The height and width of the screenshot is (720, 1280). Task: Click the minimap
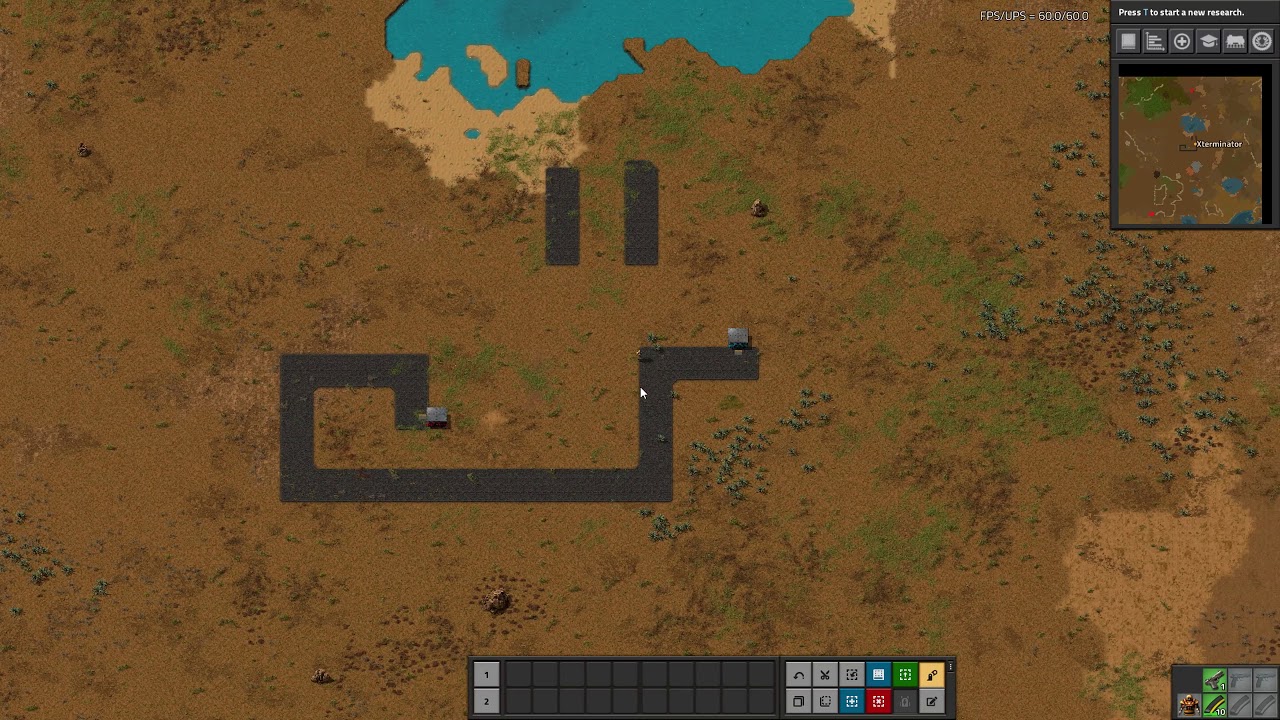[1190, 150]
